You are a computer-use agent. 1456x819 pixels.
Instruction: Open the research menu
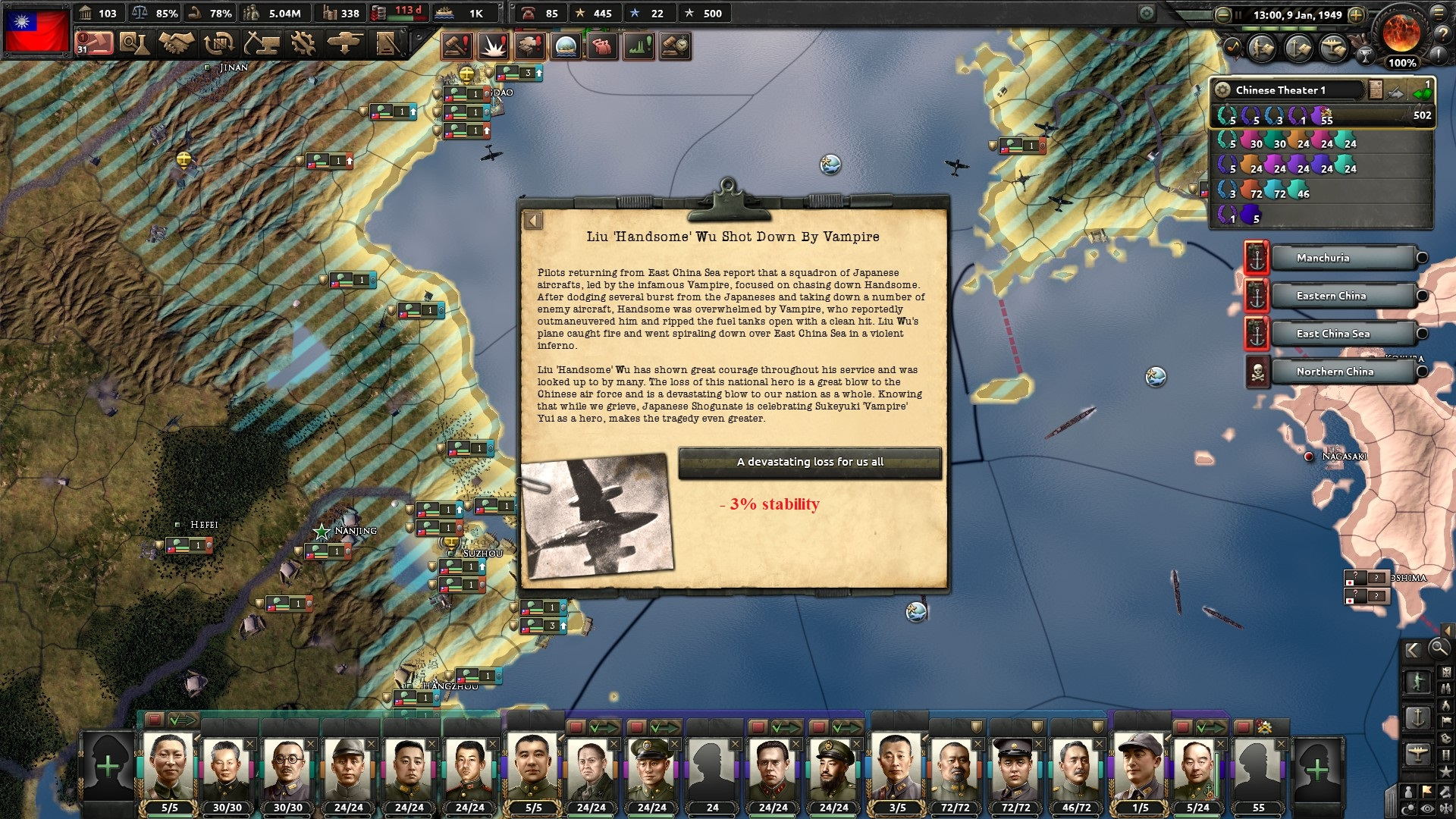135,43
